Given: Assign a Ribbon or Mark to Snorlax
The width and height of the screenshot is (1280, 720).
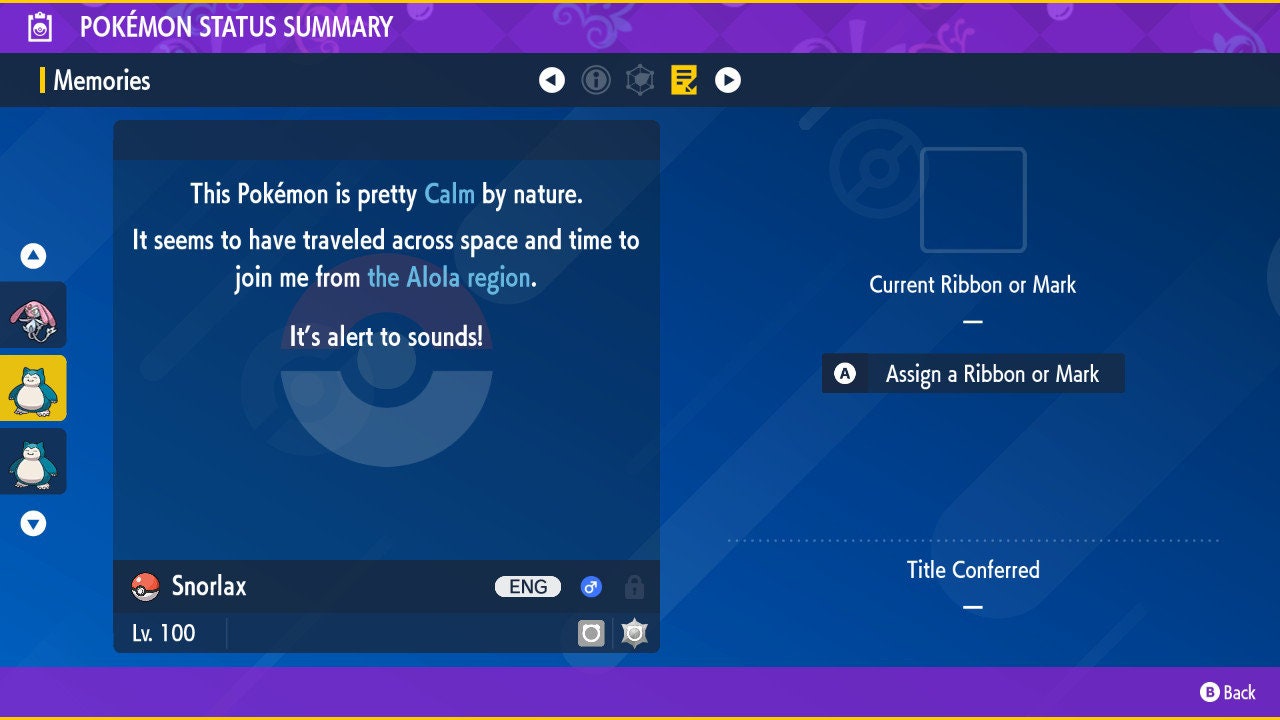Looking at the screenshot, I should point(973,374).
